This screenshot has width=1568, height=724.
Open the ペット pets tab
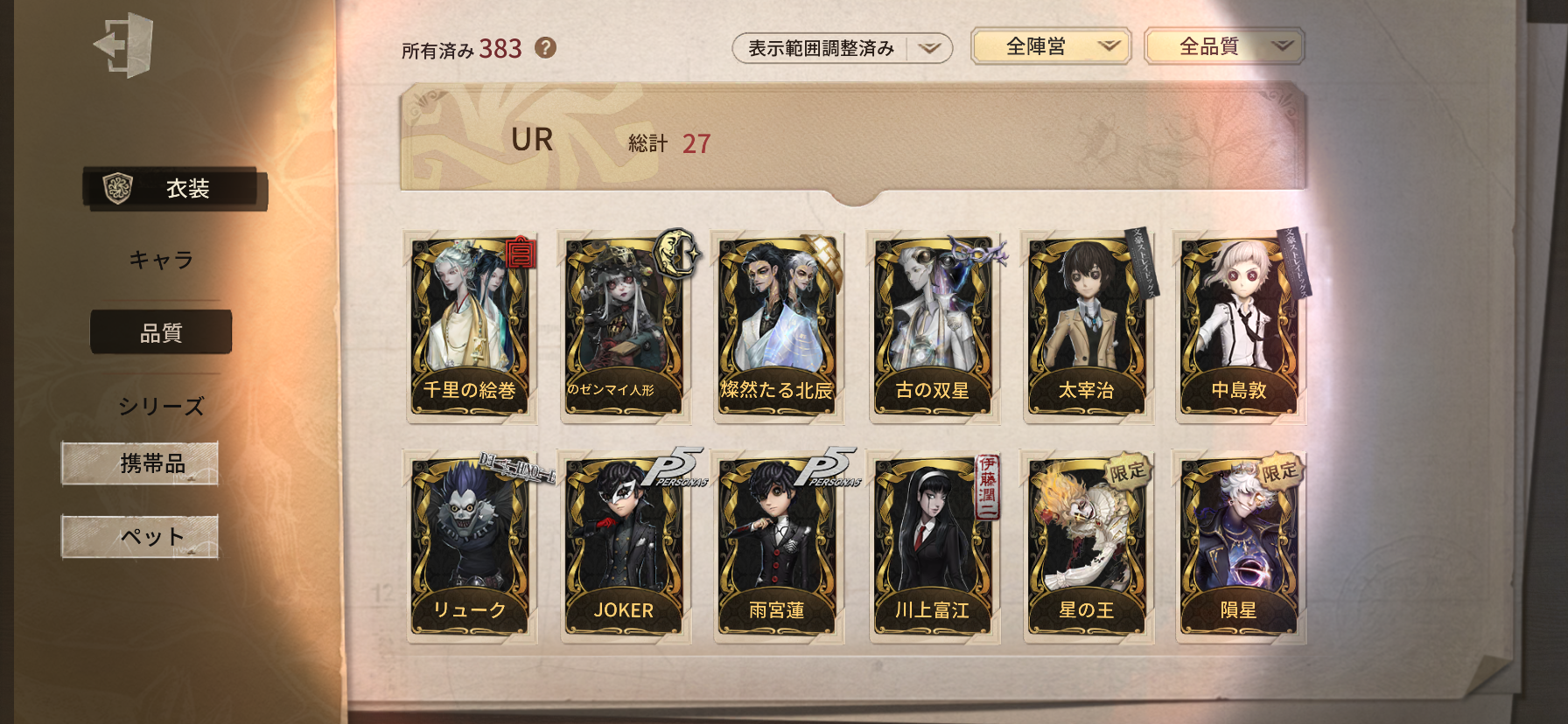point(140,536)
